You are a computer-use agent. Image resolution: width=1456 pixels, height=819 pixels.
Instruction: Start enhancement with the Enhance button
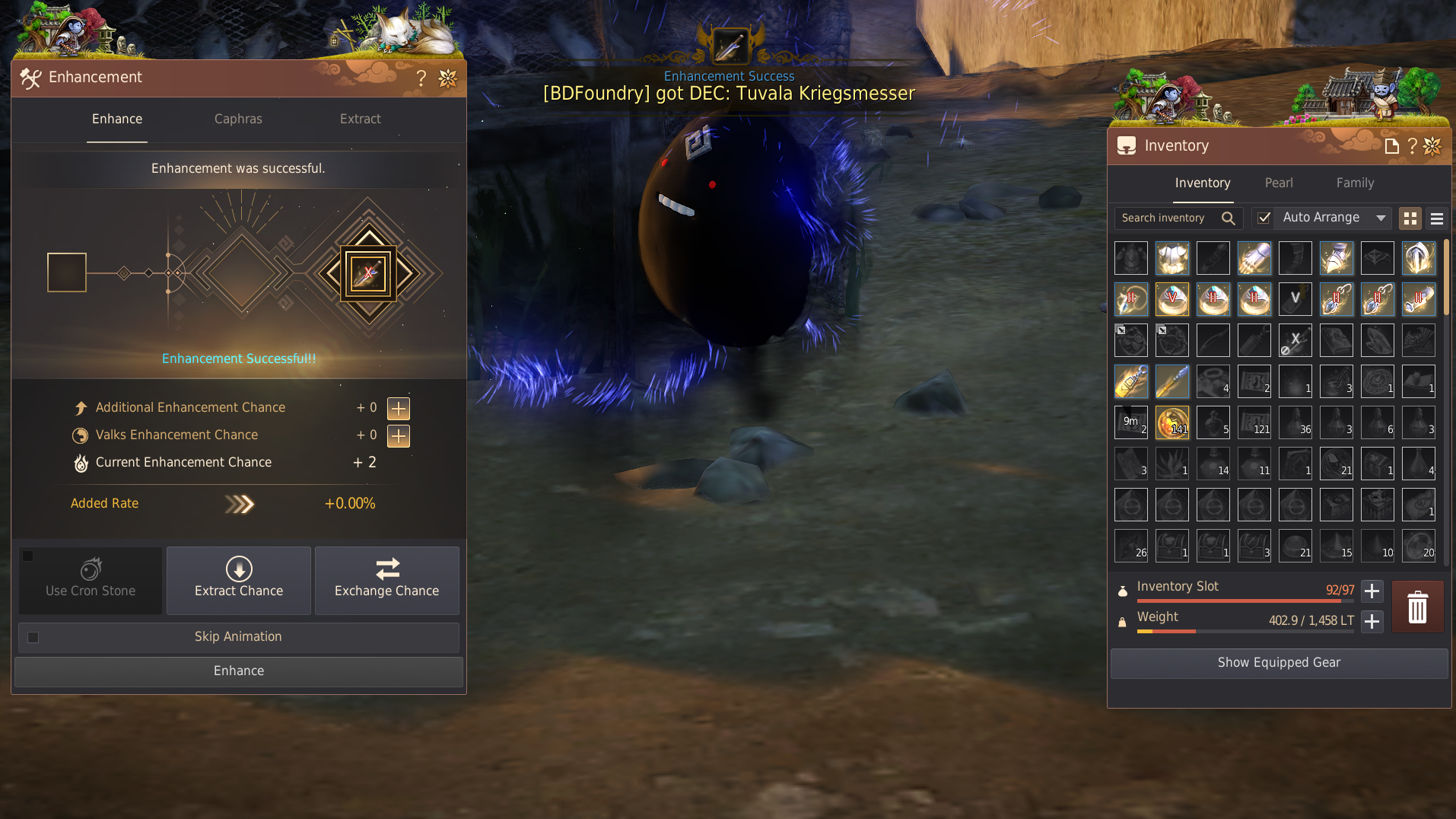[239, 671]
